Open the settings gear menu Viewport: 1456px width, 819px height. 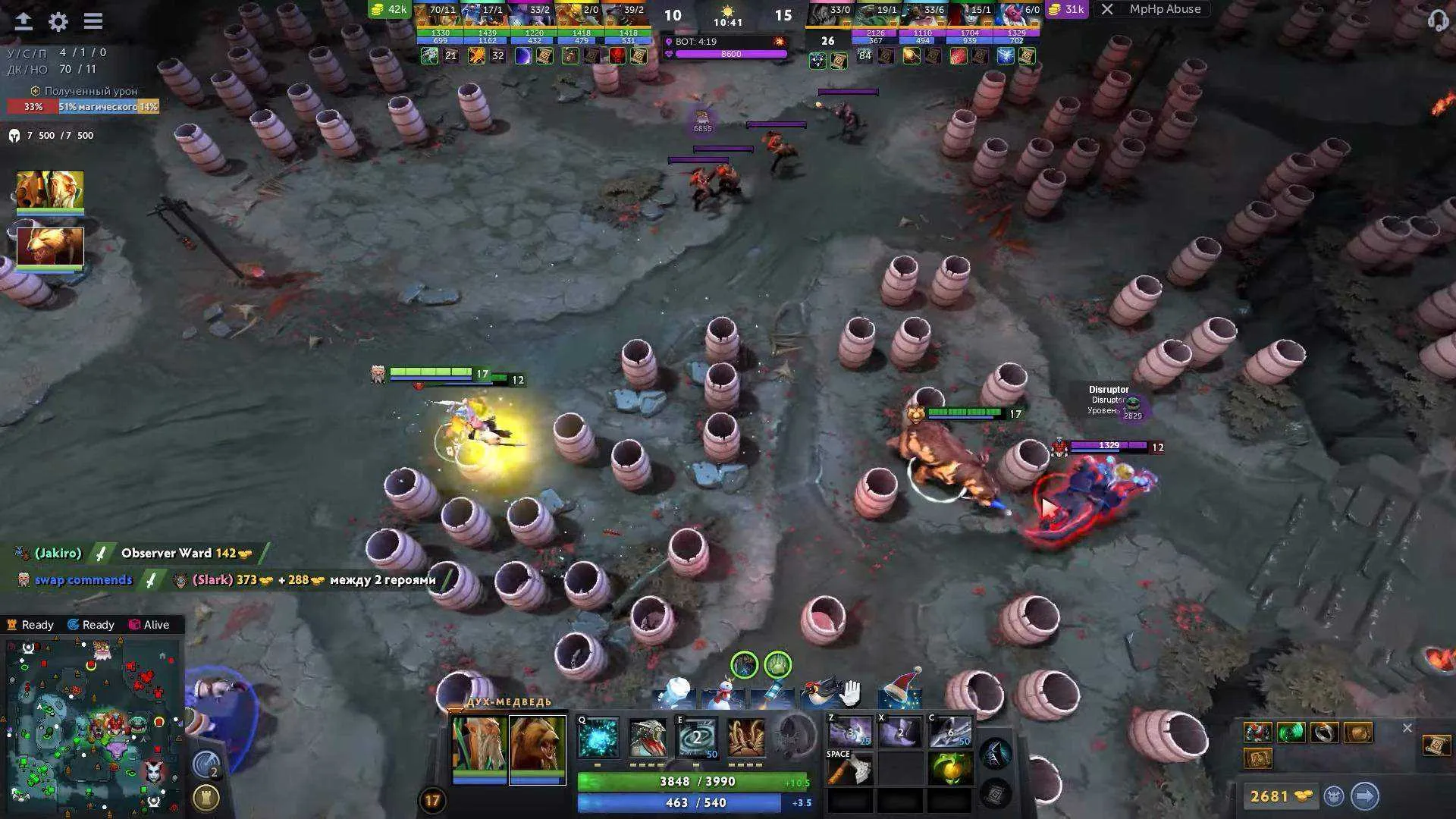tap(58, 22)
